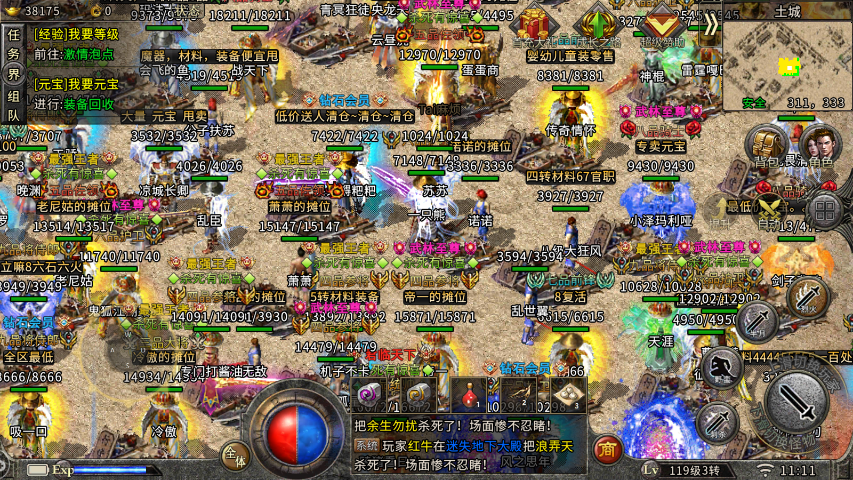Open the 土城 minimap
The width and height of the screenshot is (853, 480).
(785, 61)
